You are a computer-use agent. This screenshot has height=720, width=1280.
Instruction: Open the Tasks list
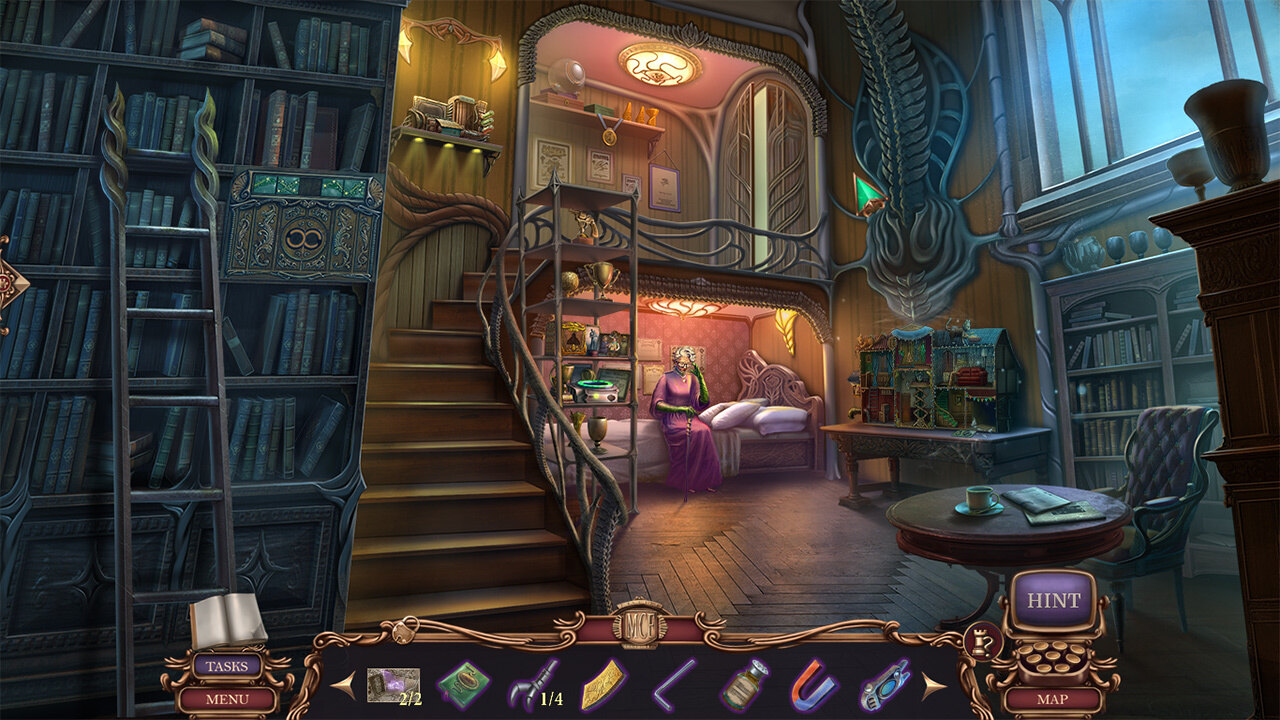(227, 666)
